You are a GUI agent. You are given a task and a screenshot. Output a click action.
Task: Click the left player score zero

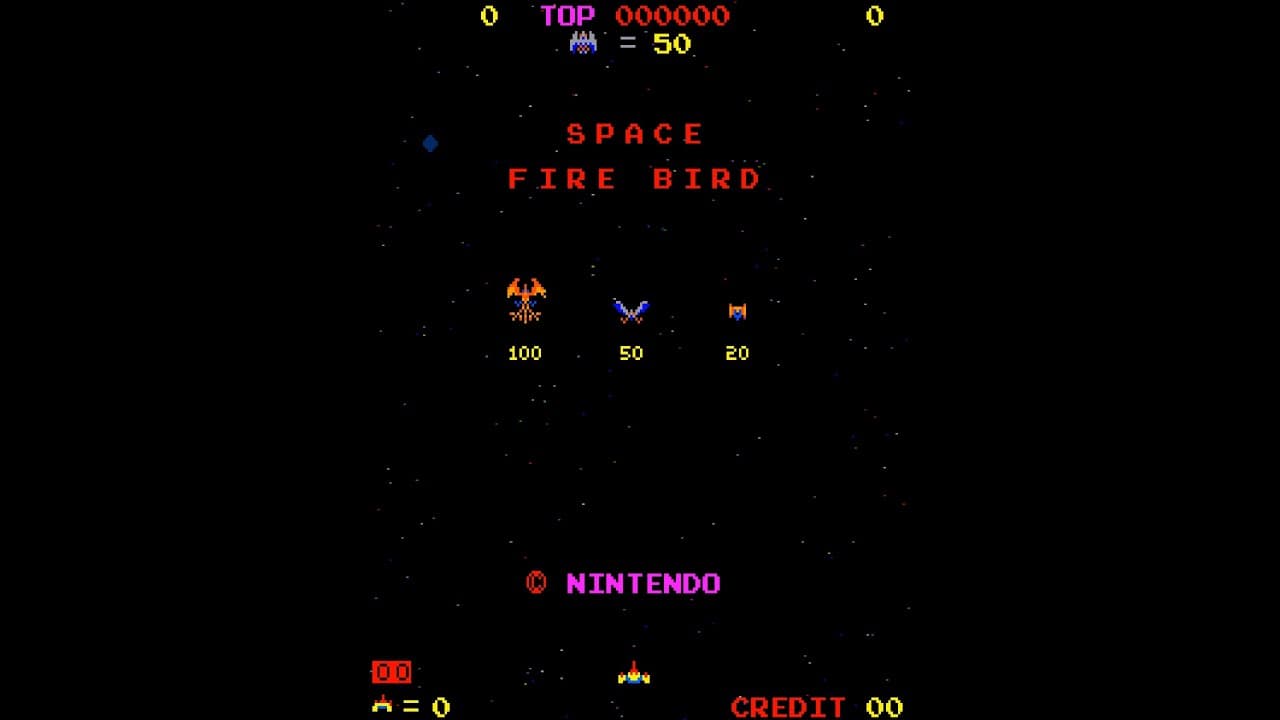coord(489,15)
